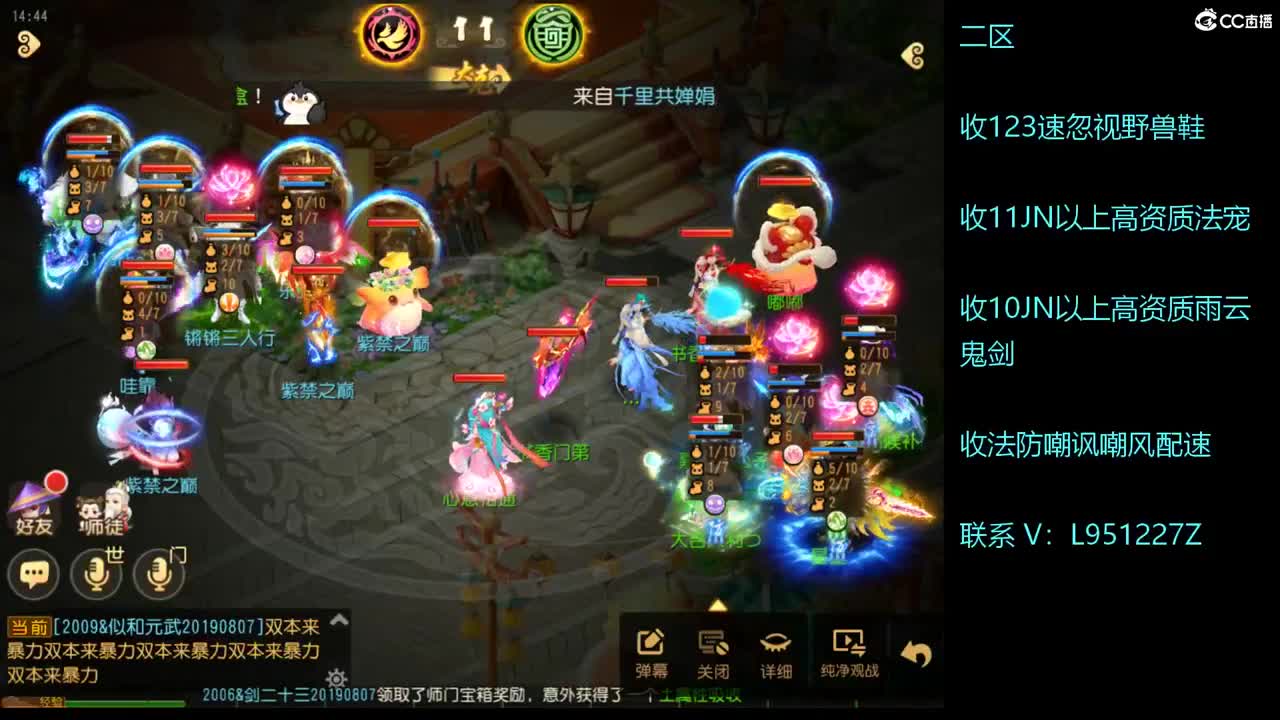The width and height of the screenshot is (1280, 720).
Task: Open the chat bubble icon
Action: pos(33,573)
